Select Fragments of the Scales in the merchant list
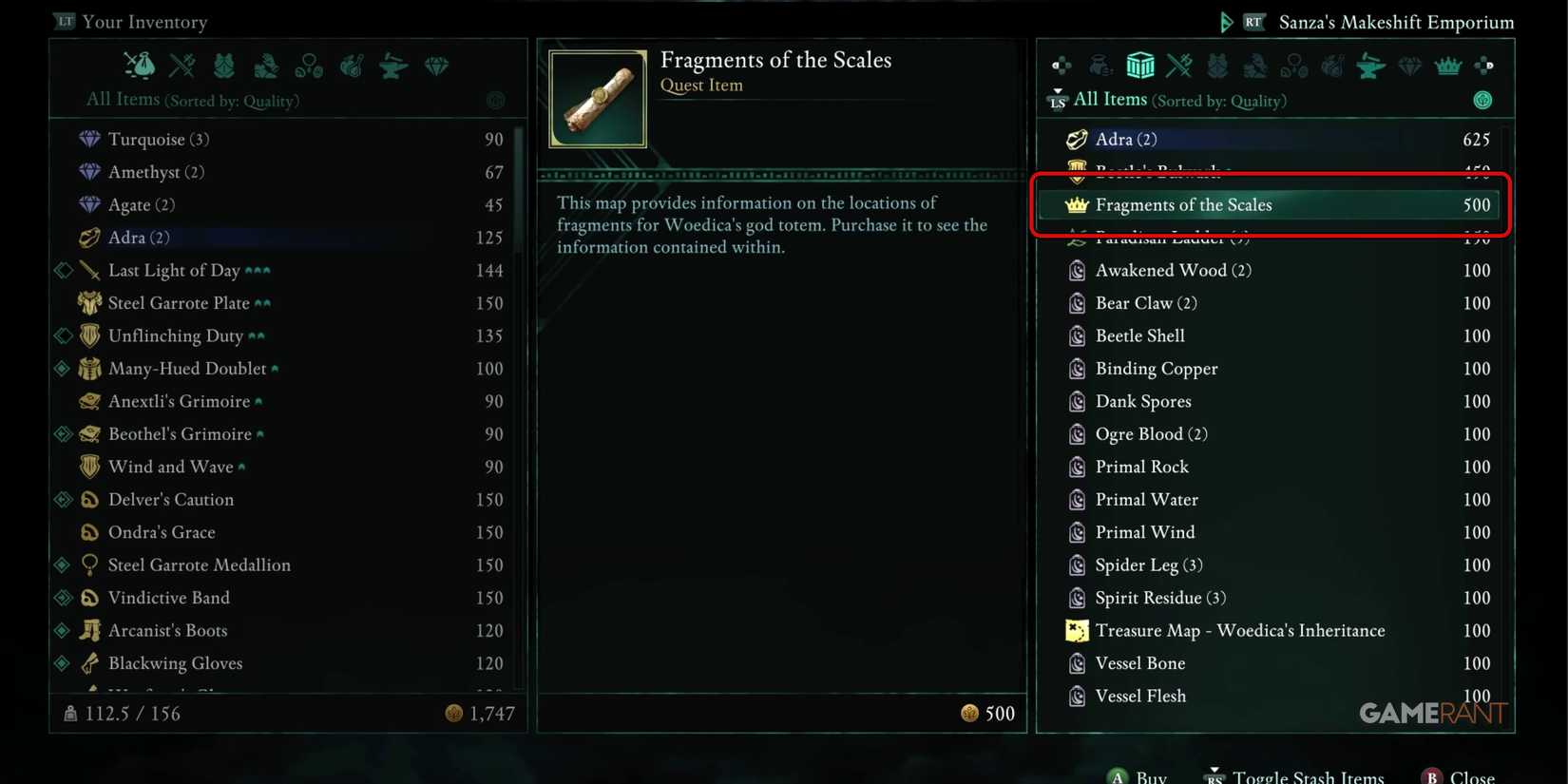This screenshot has width=1568, height=784. coord(1271,205)
